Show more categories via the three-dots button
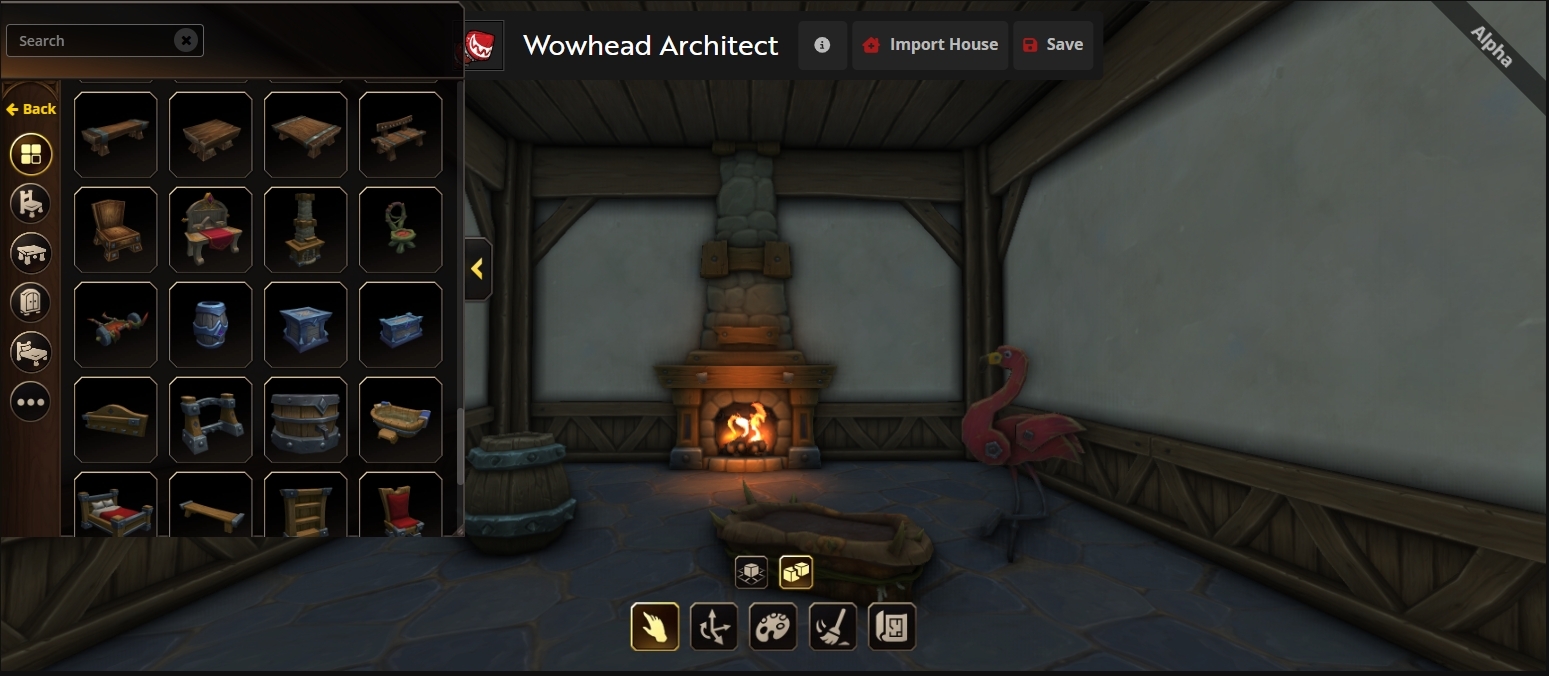 point(31,402)
